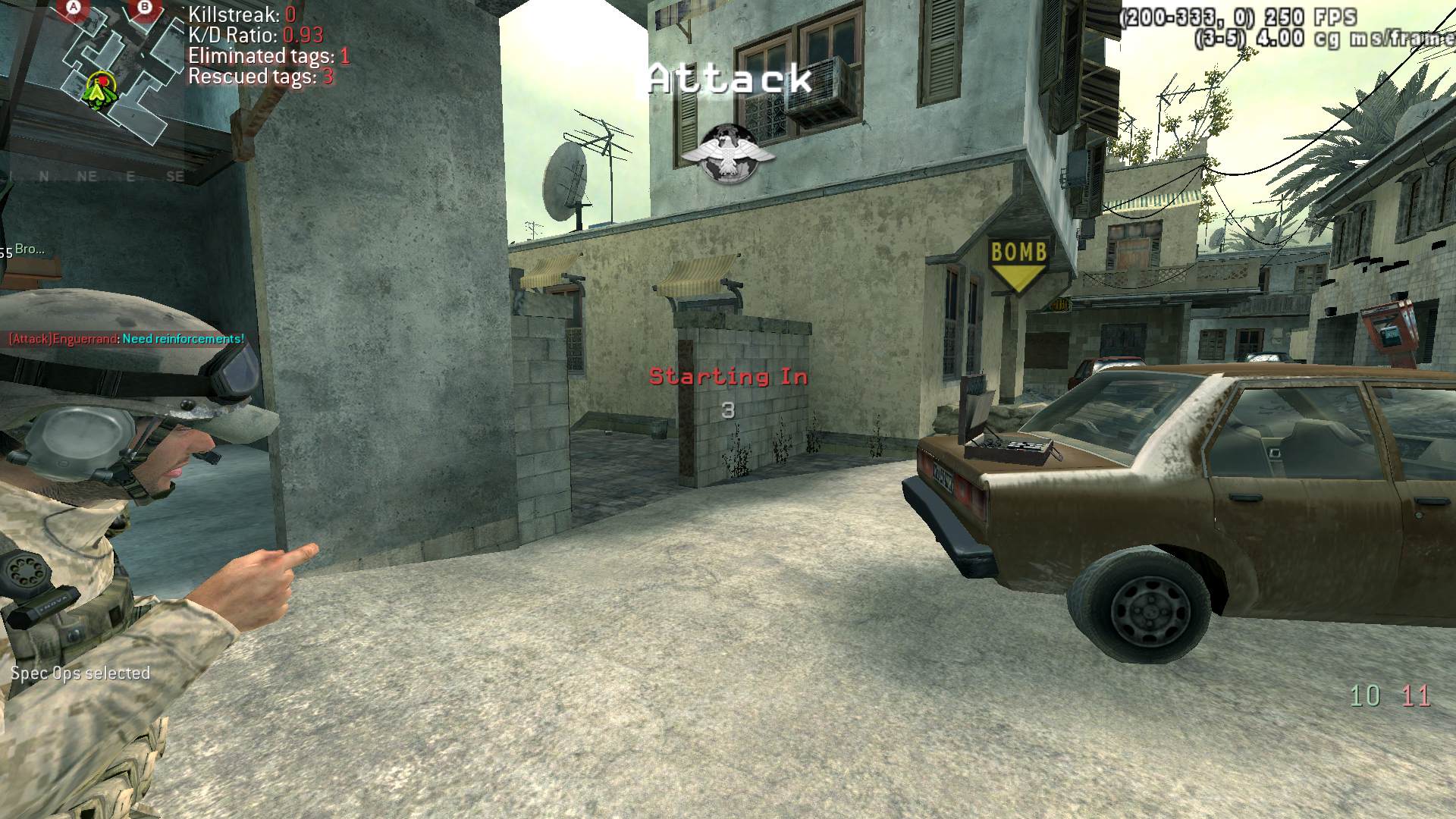This screenshot has width=1456, height=819.
Task: Click the eagle faction emblem
Action: (x=727, y=155)
